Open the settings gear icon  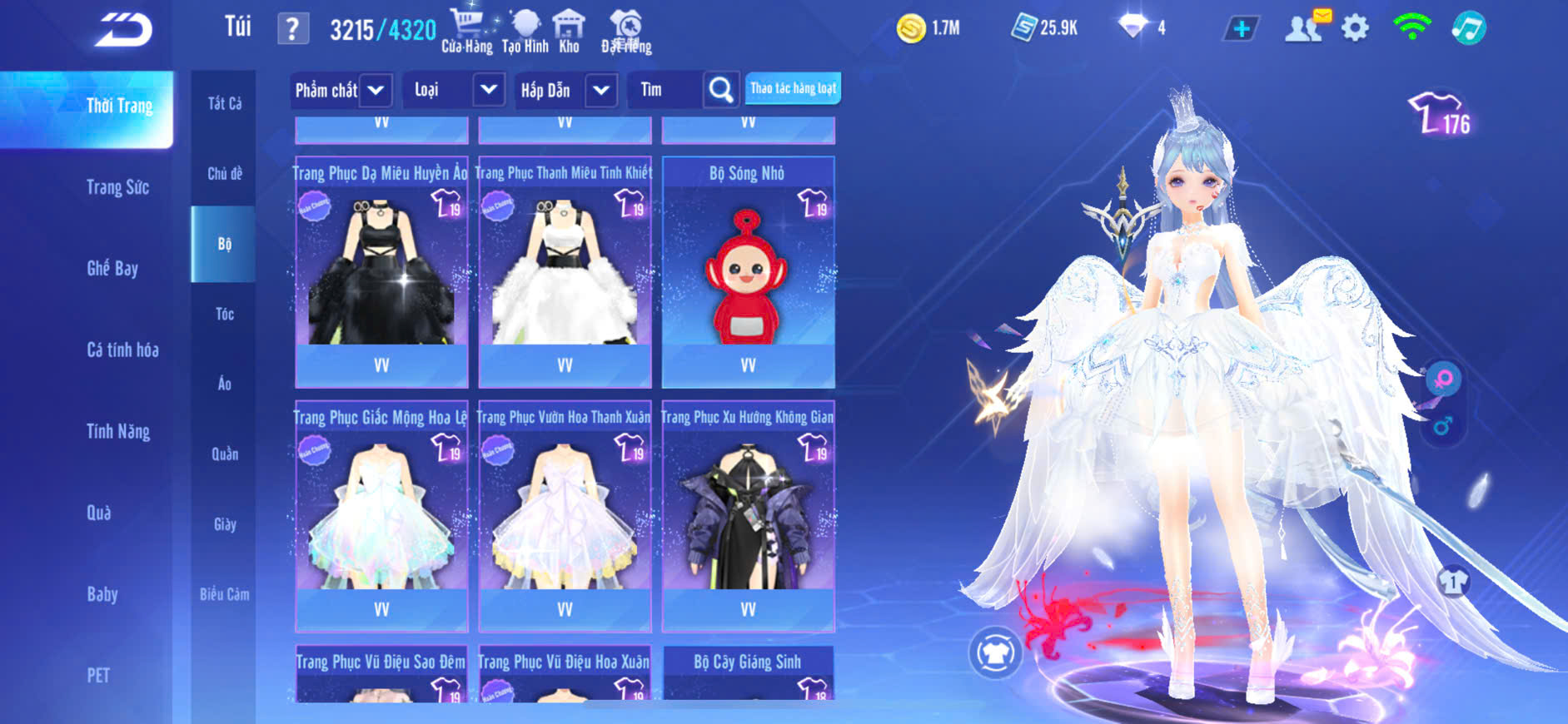1355,28
